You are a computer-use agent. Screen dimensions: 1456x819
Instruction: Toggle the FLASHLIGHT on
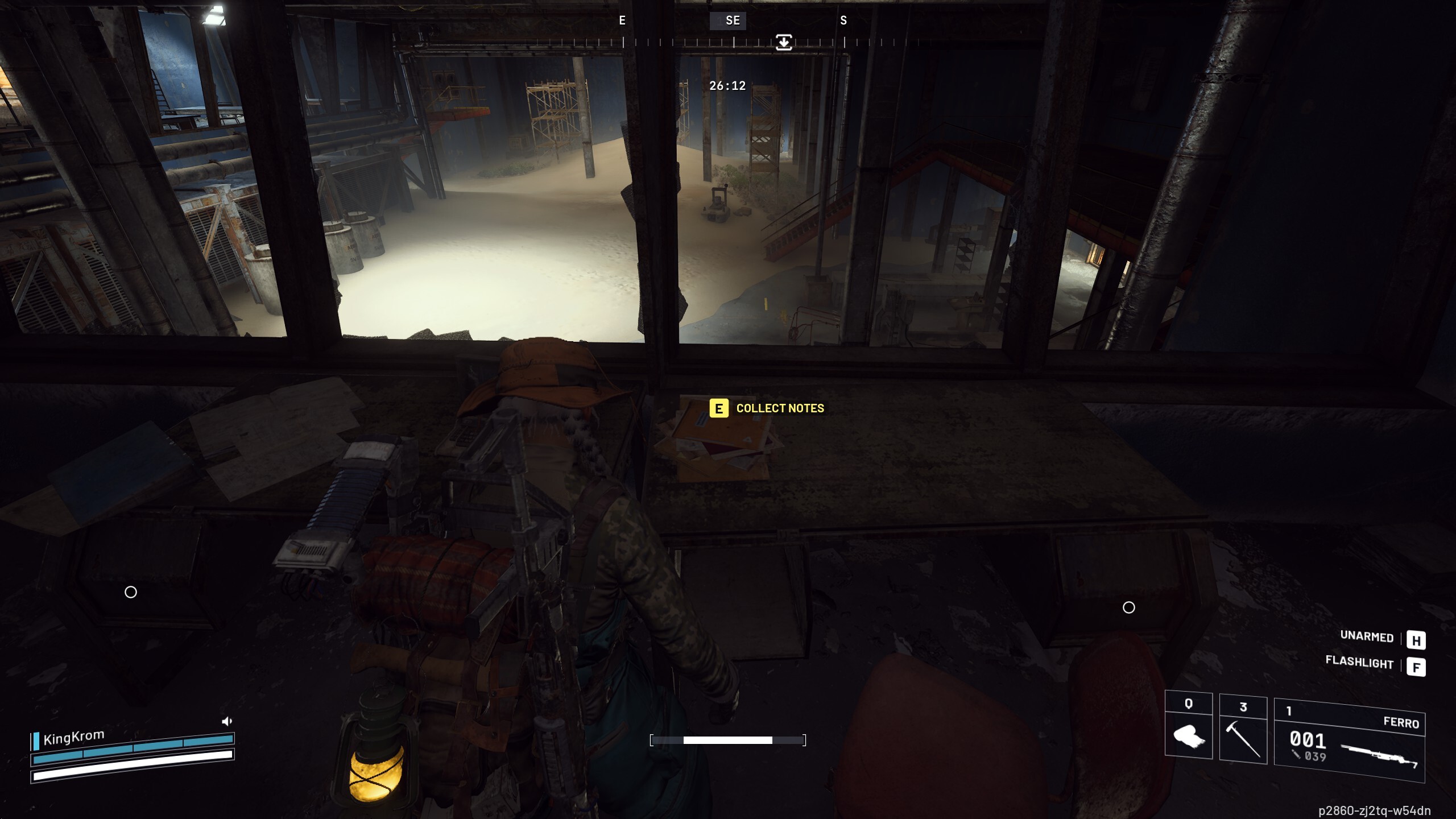click(x=1359, y=663)
